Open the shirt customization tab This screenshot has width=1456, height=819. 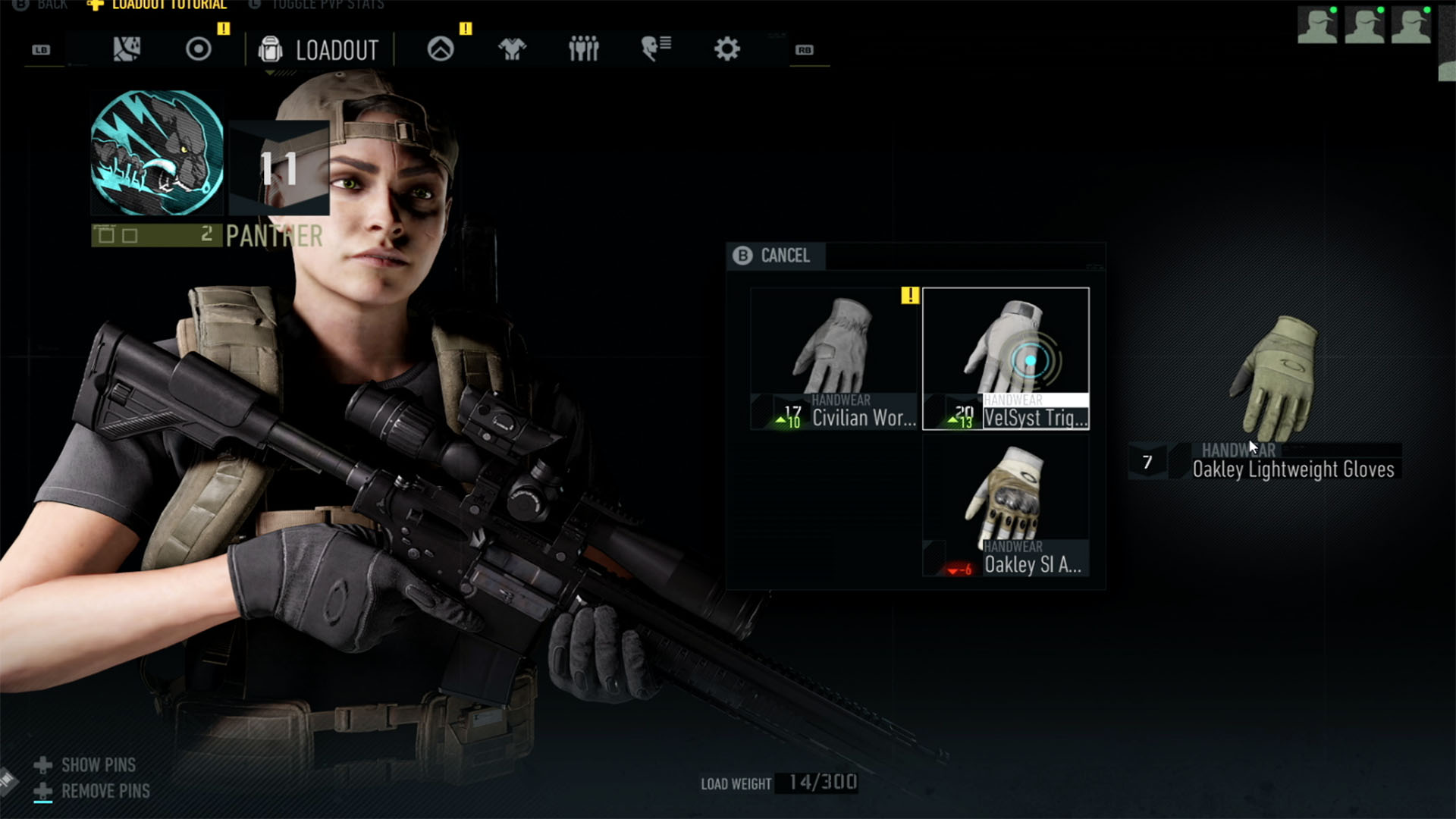(x=512, y=50)
